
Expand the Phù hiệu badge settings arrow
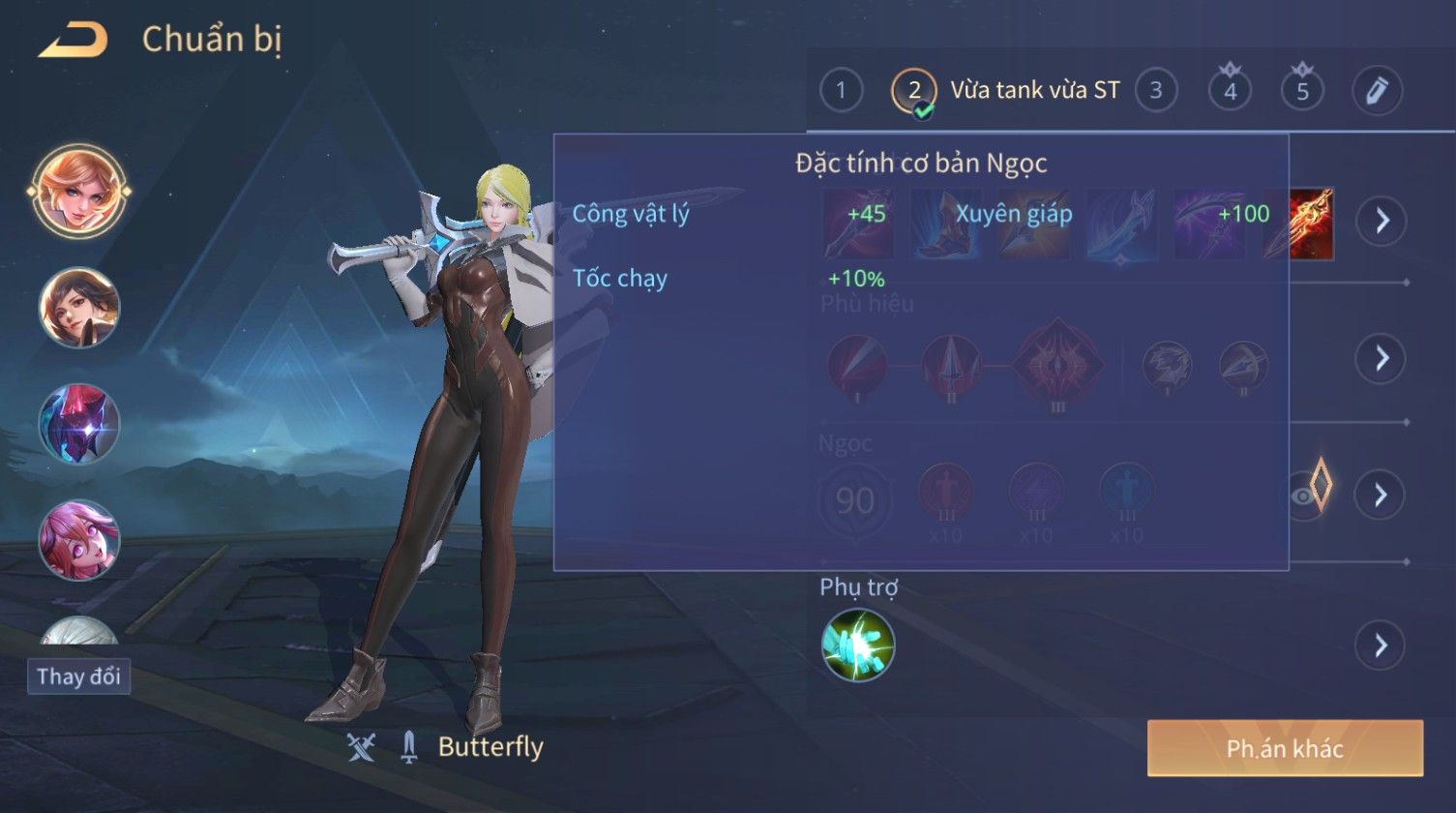[1381, 359]
